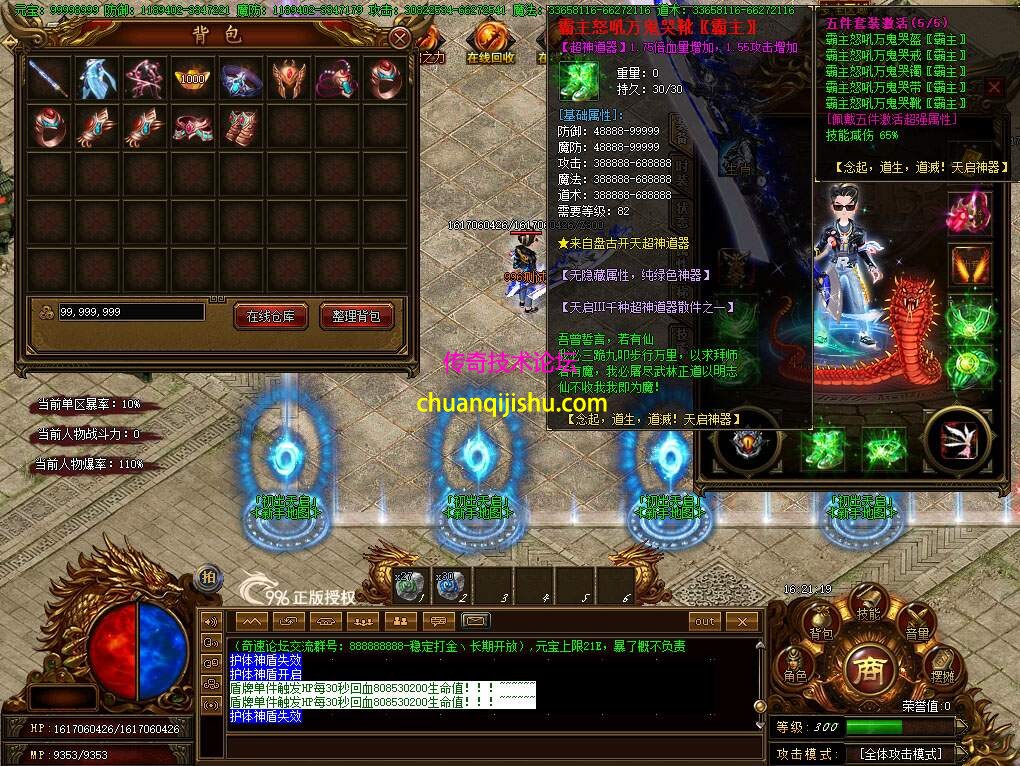Open the 背包 bag round button
Viewport: 1020px width, 766px height.
pyautogui.click(x=822, y=626)
